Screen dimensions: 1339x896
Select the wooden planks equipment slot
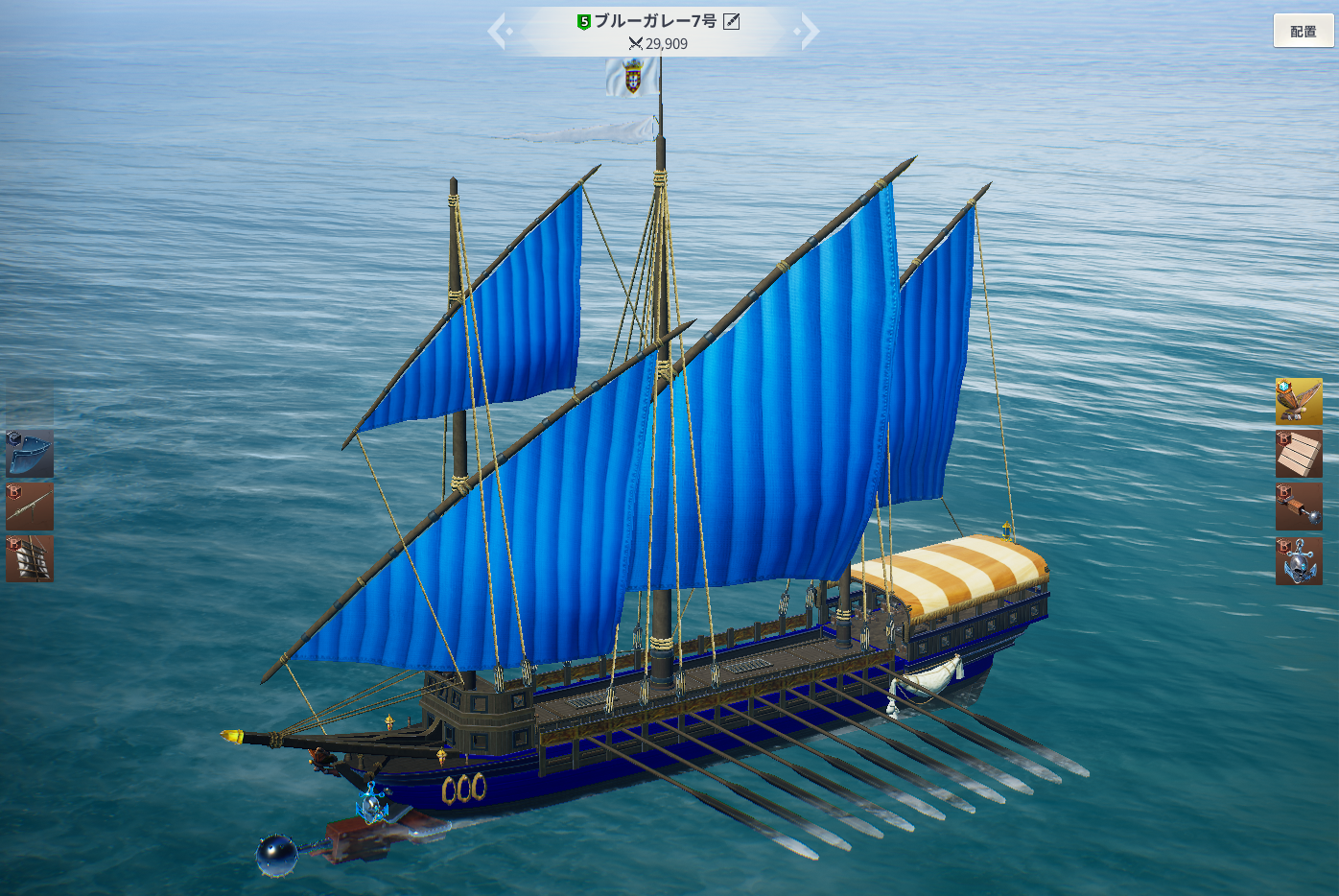(1299, 454)
